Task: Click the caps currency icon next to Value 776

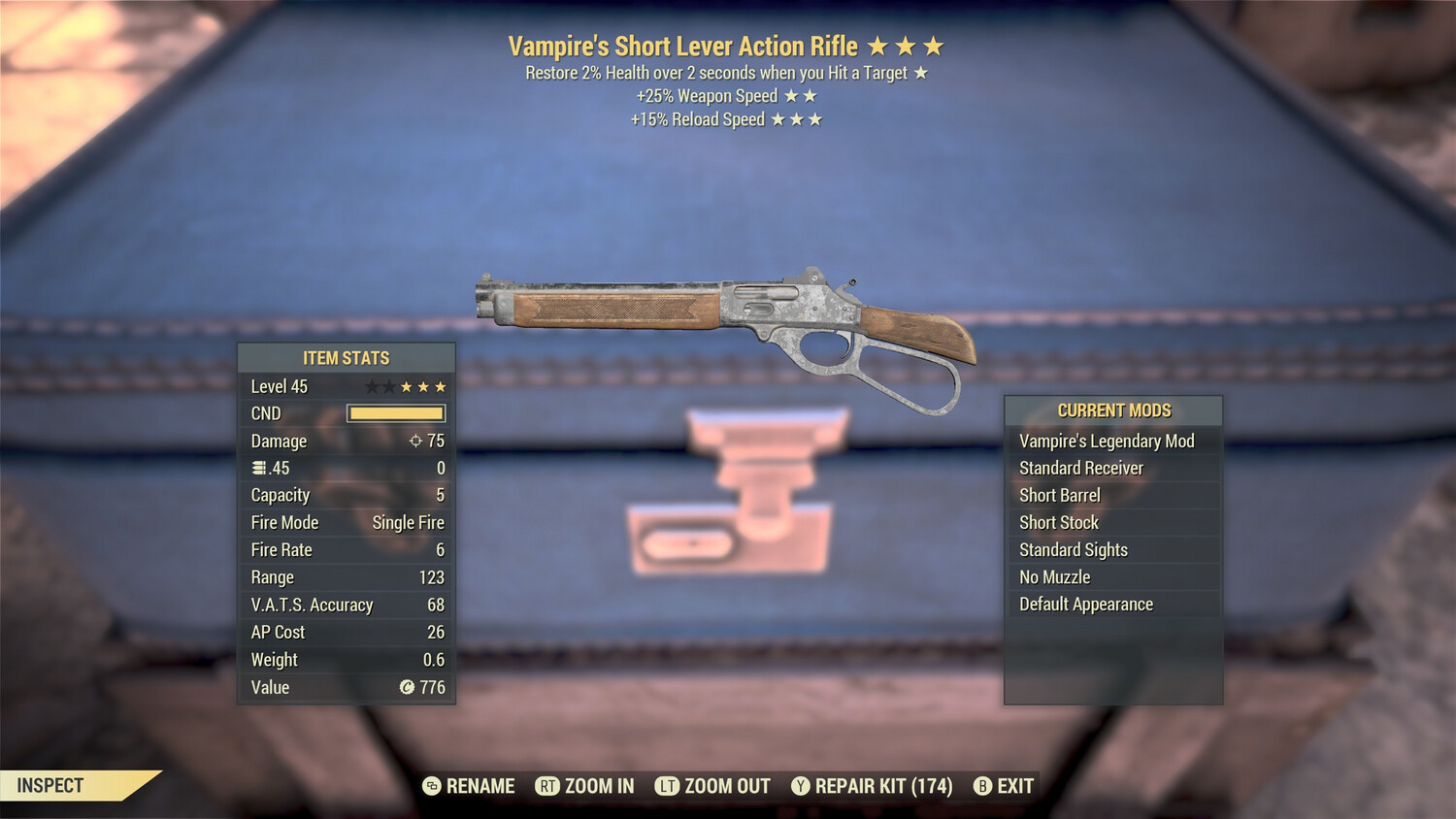Action: (407, 688)
